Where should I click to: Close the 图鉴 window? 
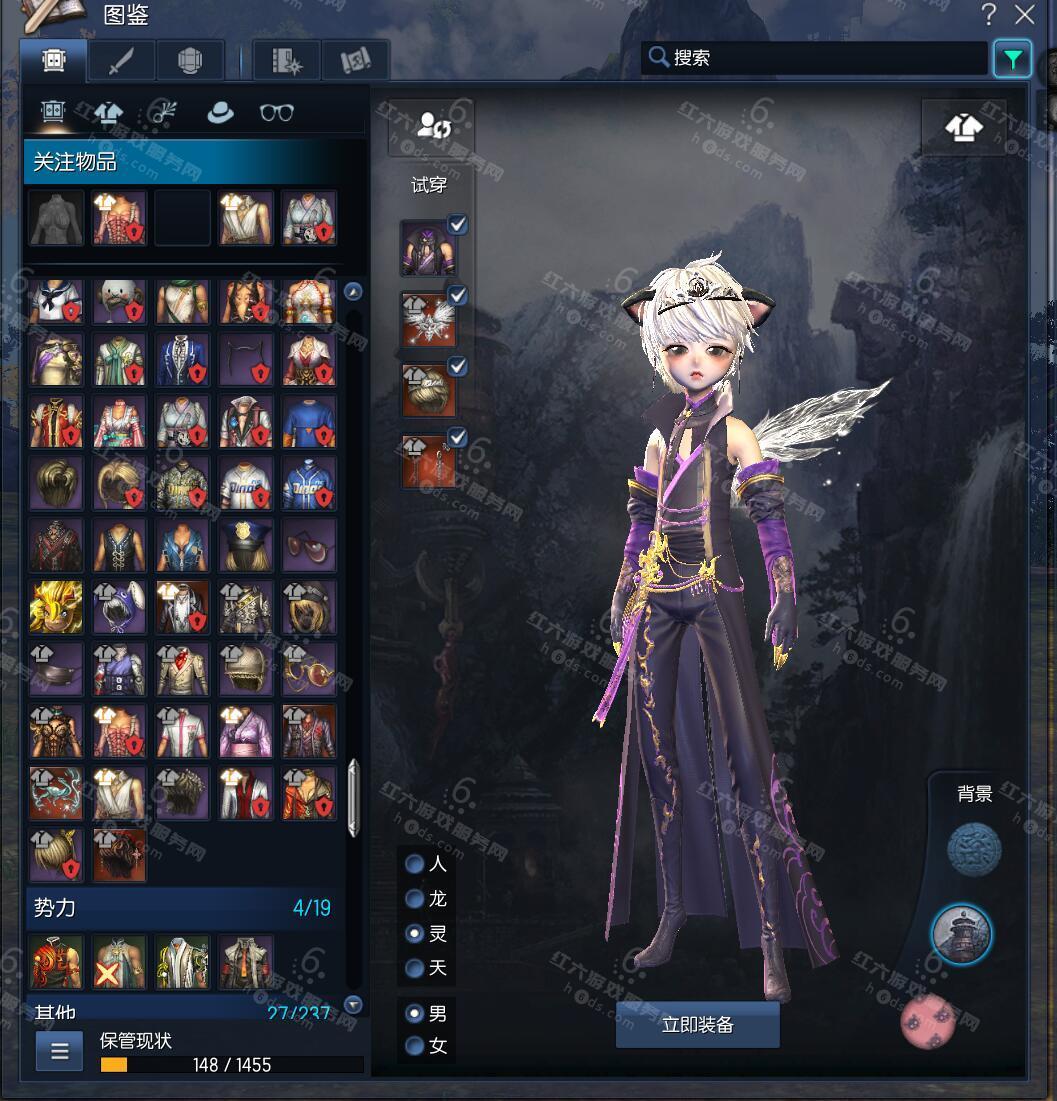click(x=1025, y=15)
